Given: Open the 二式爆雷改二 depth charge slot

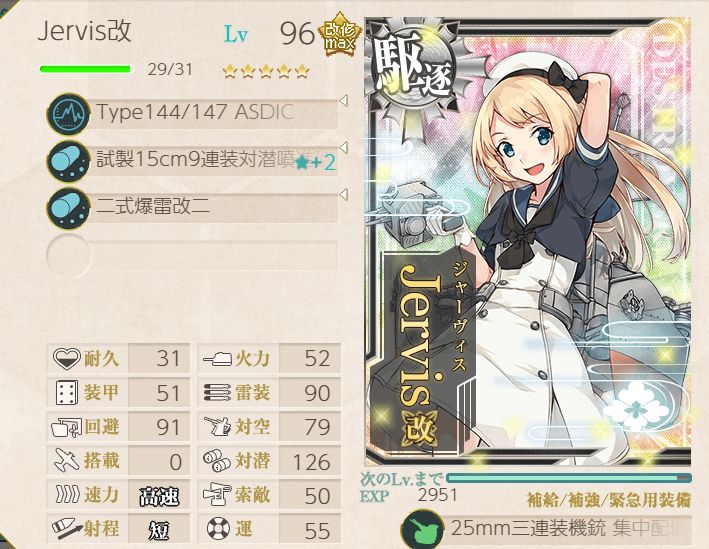Looking at the screenshot, I should (195, 207).
